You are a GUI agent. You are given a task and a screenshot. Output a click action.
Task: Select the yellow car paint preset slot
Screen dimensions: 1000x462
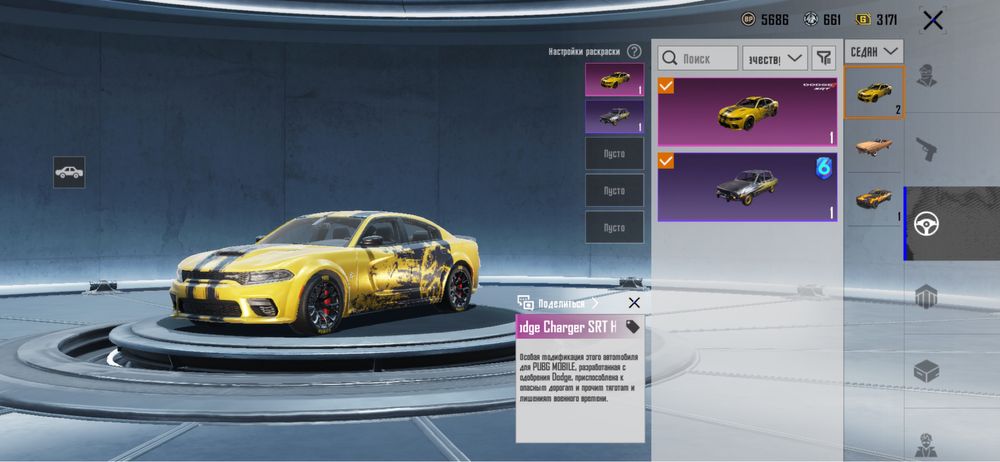pos(614,79)
